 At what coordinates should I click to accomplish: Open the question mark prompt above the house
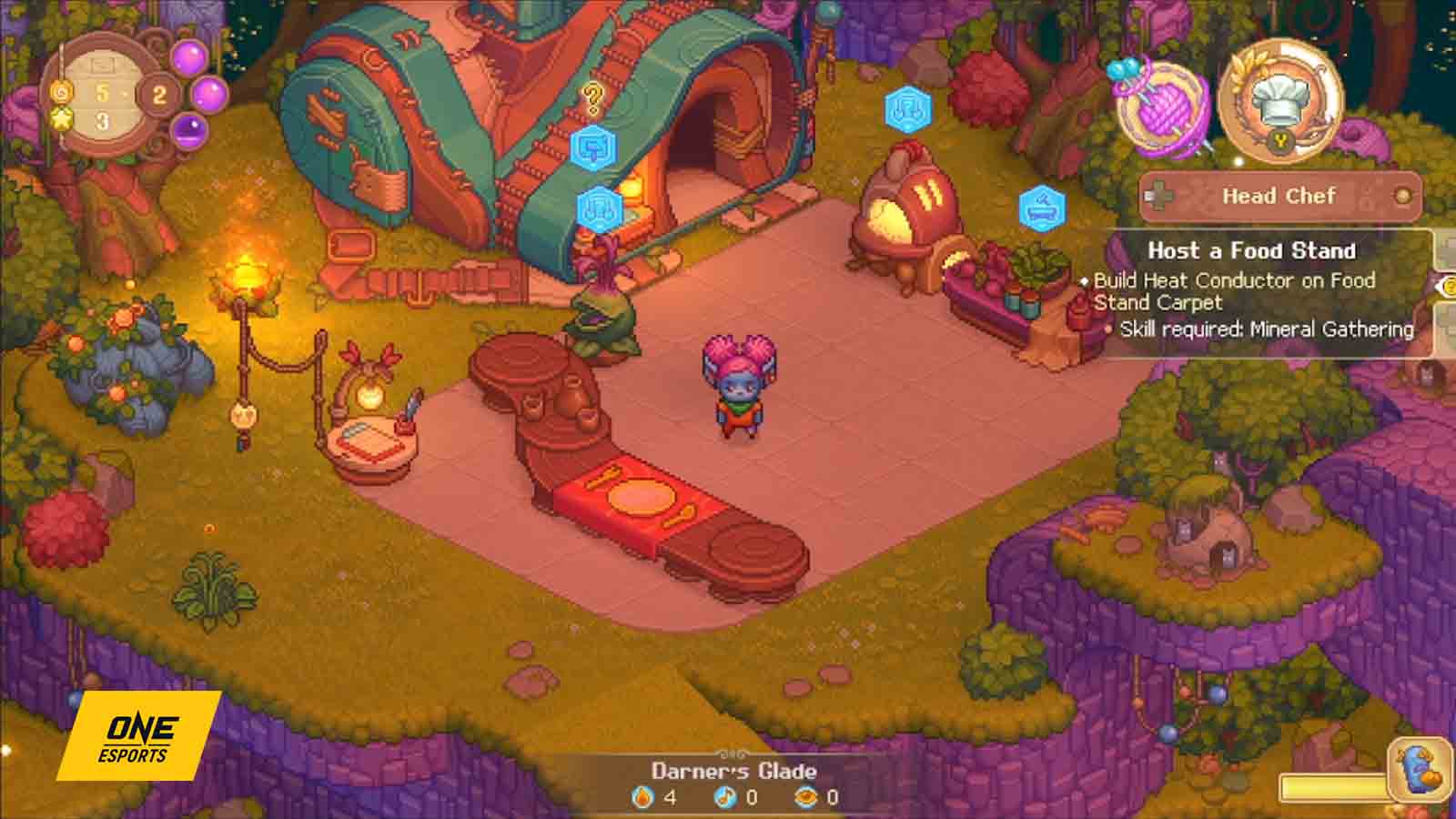click(592, 96)
